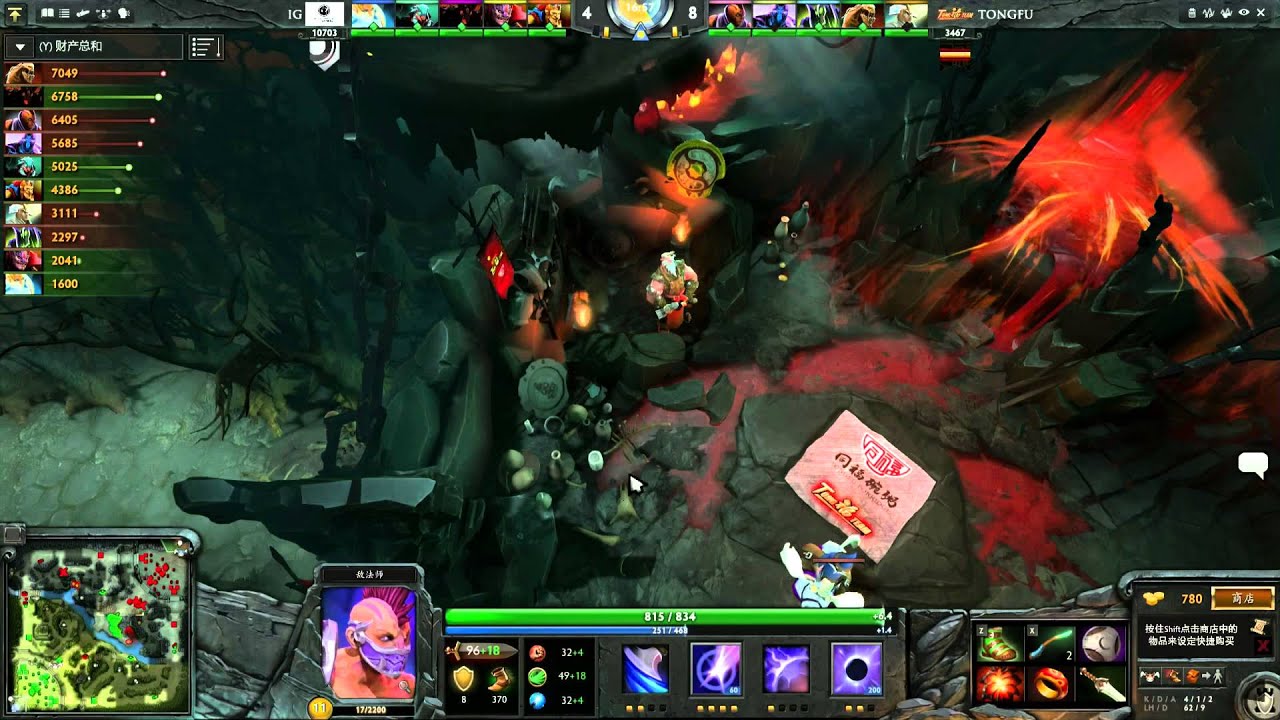1280x720 pixels.
Task: Close using the X in top-right bar
Action: click(x=1262, y=14)
